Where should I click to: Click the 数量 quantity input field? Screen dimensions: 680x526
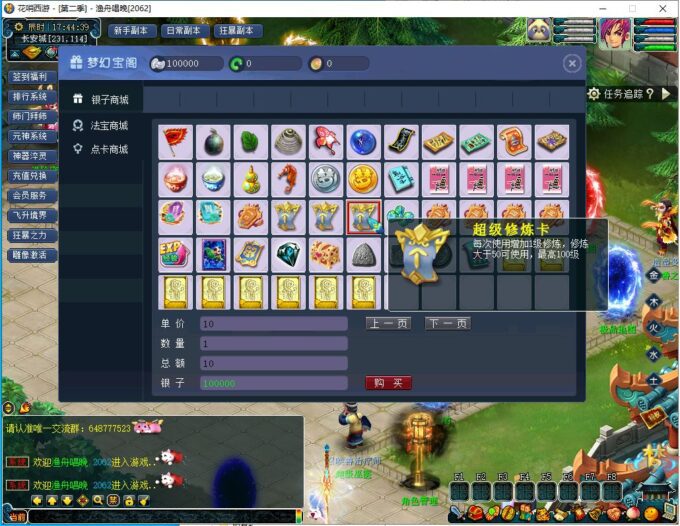(273, 343)
